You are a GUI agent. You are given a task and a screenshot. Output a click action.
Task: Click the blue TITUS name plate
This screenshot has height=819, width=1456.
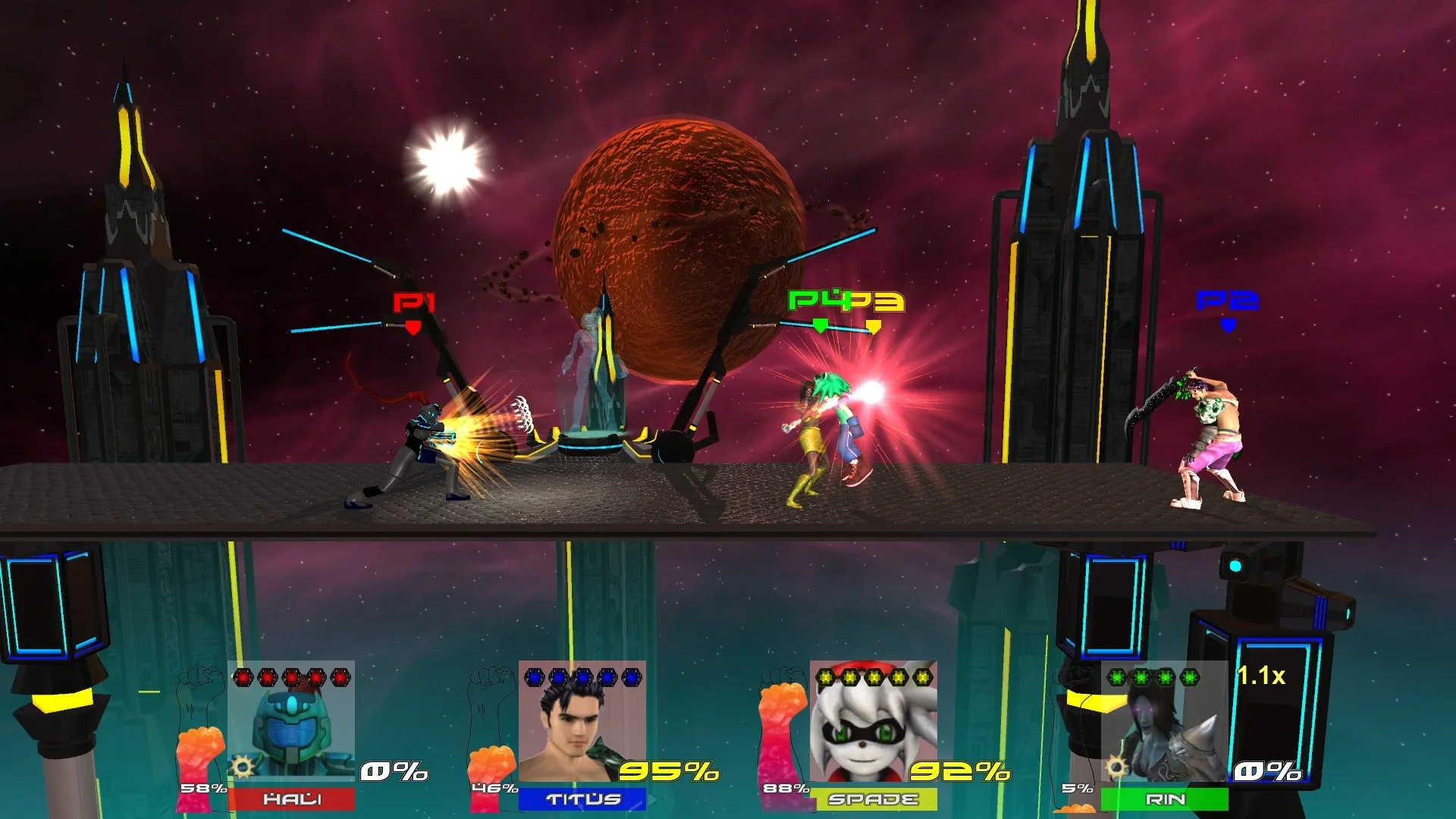(582, 799)
